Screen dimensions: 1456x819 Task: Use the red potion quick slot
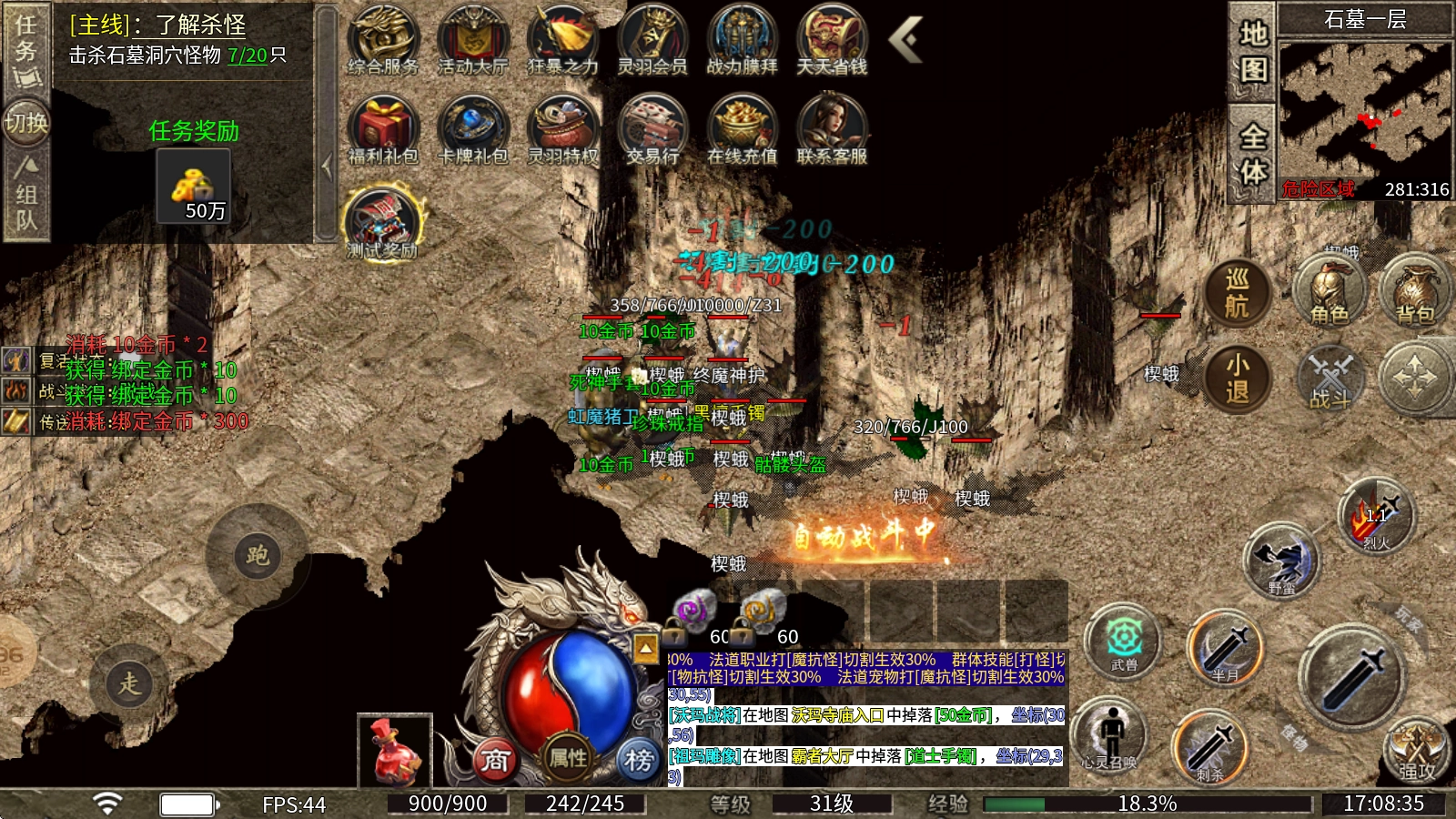coord(394,752)
